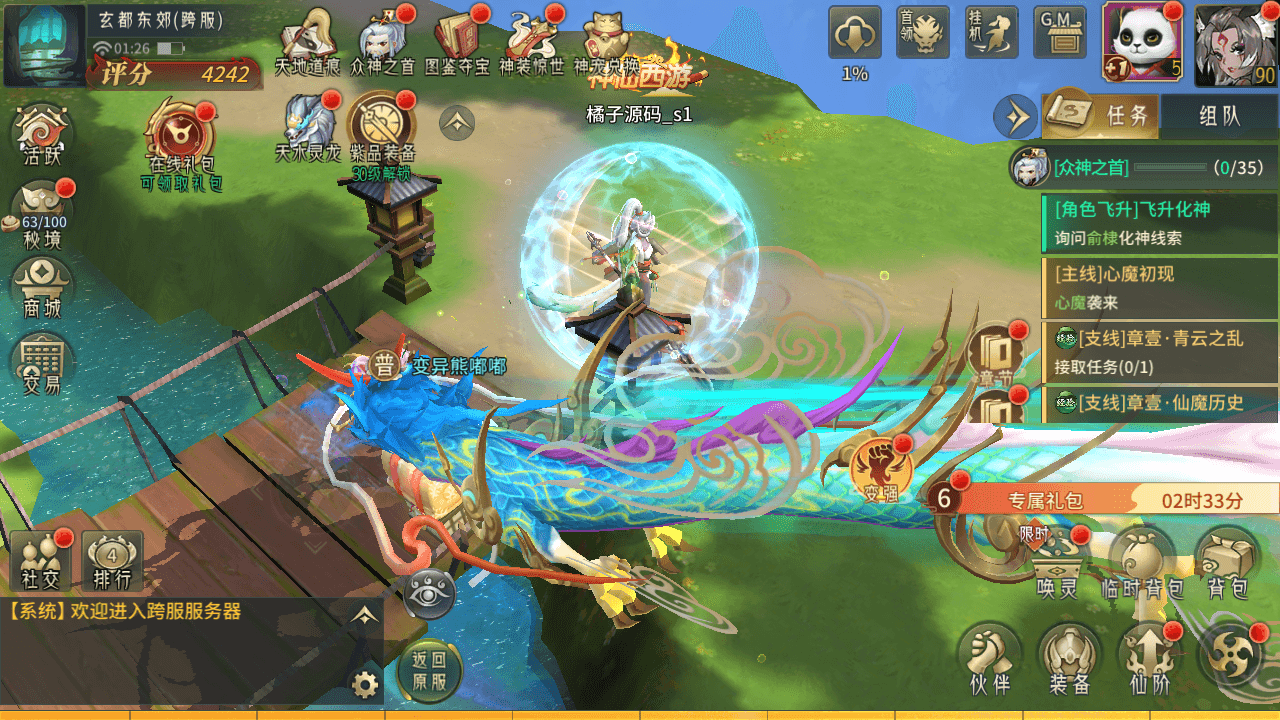Open chat settings gear icon
The image size is (1280, 720).
coord(365,684)
